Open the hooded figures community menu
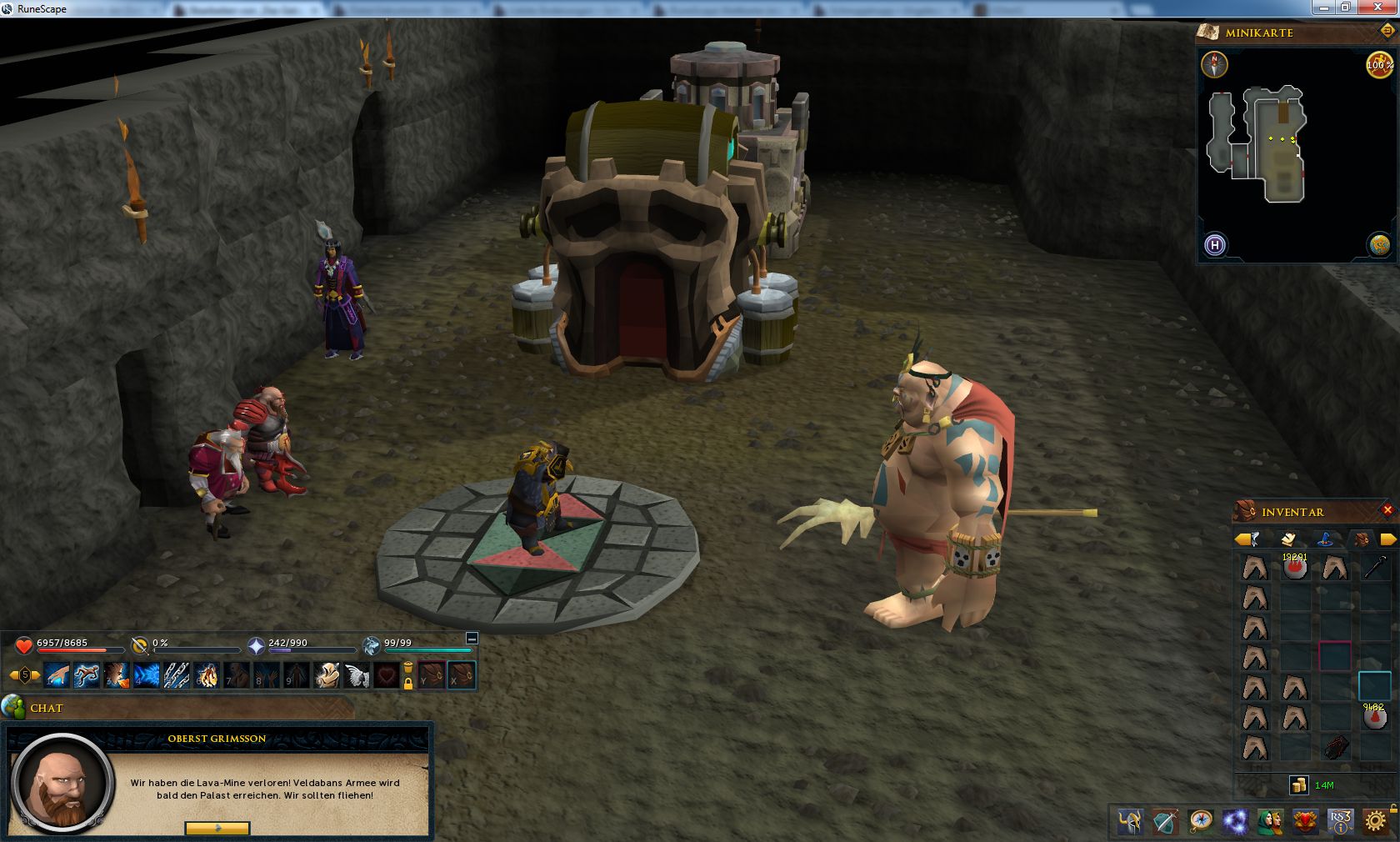 click(1270, 821)
